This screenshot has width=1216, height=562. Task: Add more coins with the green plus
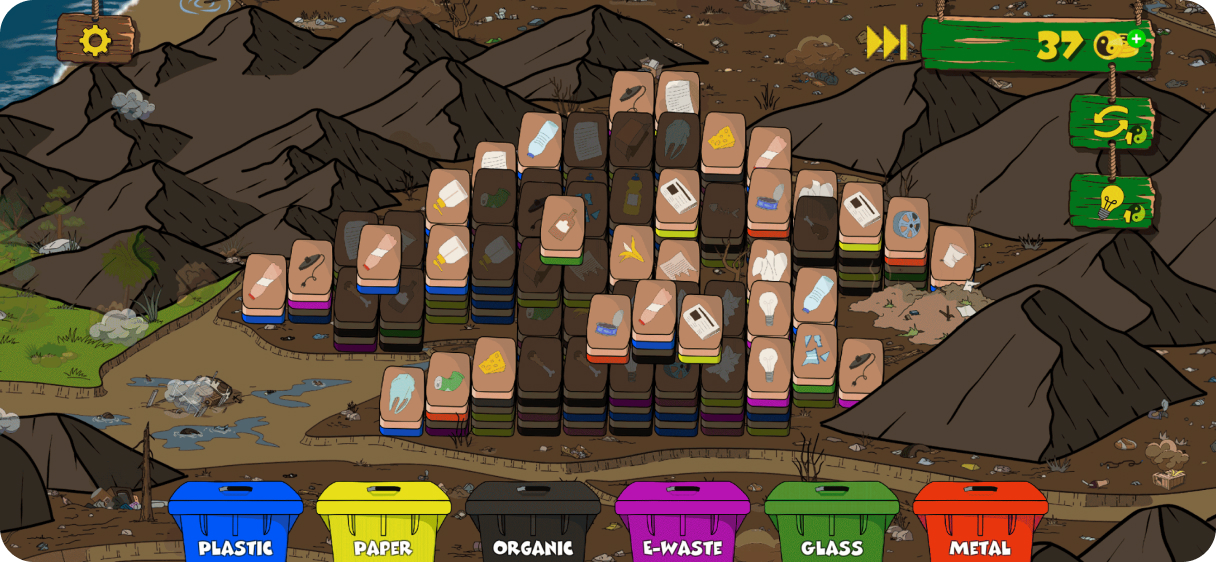tap(1136, 39)
